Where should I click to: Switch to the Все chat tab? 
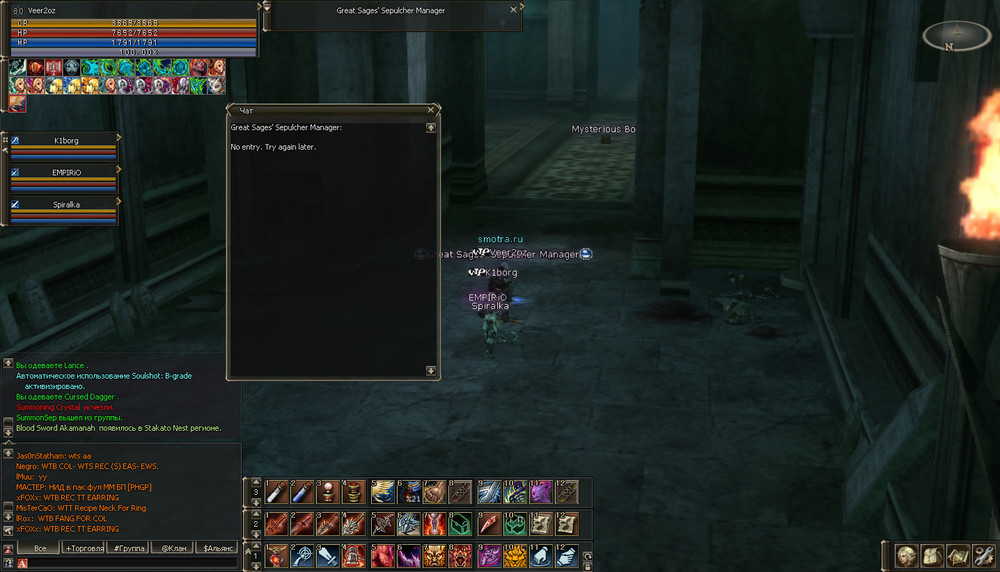[39, 548]
